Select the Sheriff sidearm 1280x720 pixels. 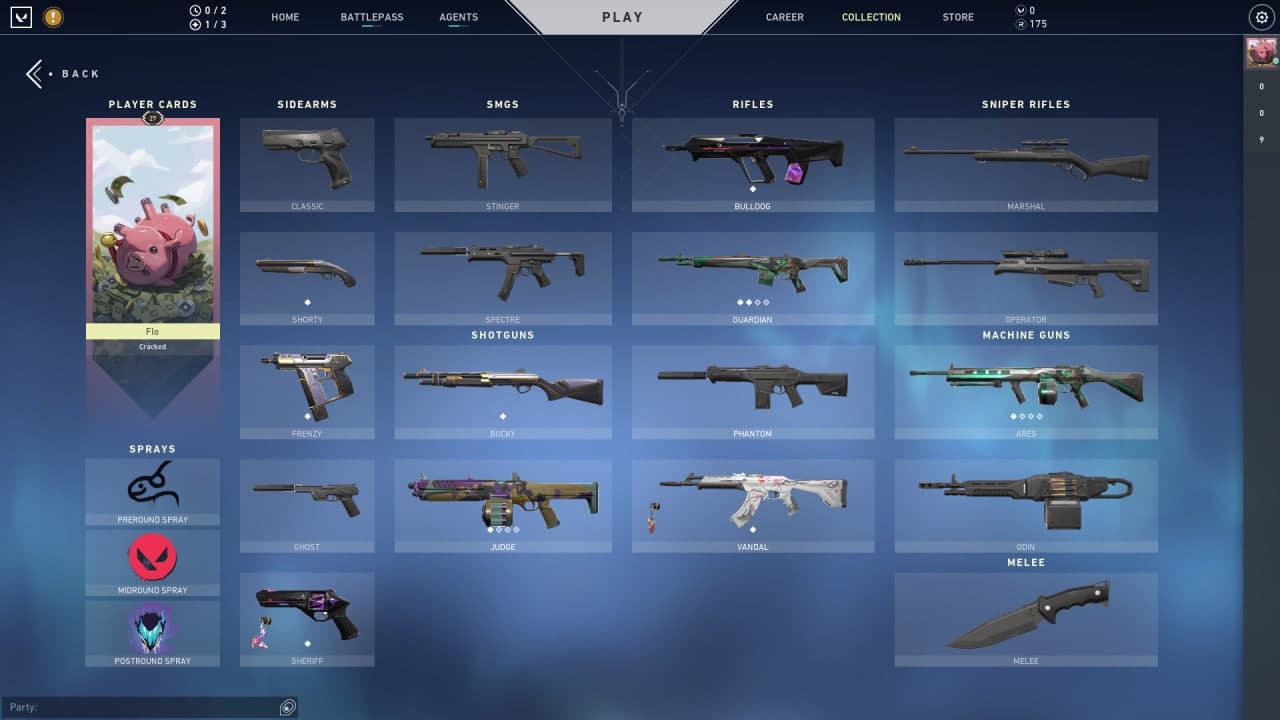click(x=307, y=618)
